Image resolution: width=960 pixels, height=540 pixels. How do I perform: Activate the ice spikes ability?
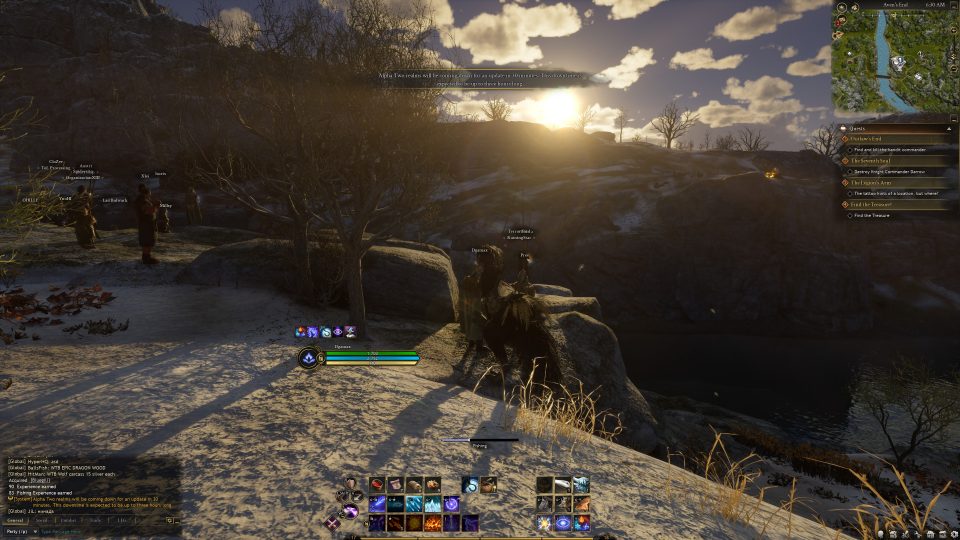(x=433, y=504)
